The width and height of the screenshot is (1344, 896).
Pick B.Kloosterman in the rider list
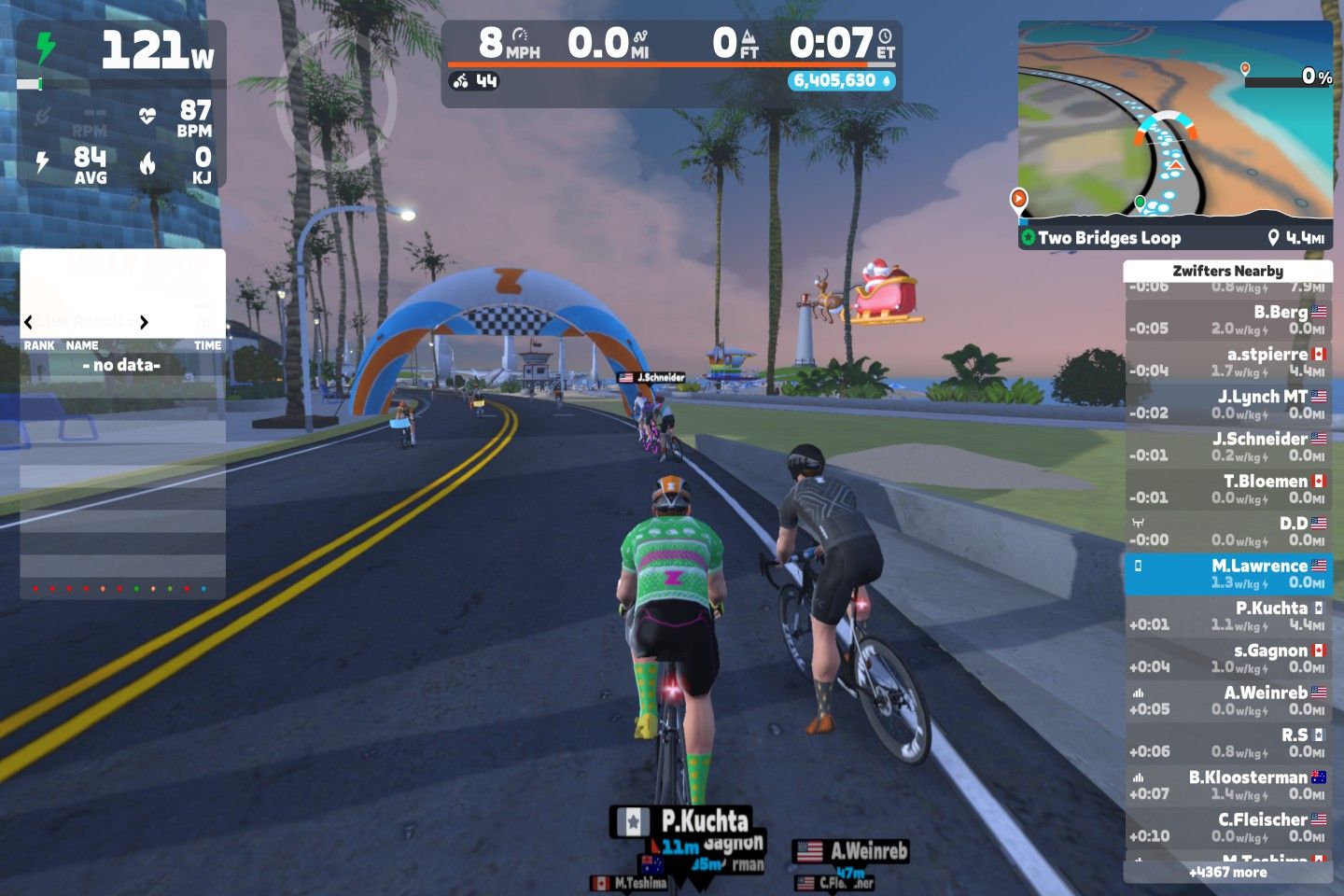1227,785
